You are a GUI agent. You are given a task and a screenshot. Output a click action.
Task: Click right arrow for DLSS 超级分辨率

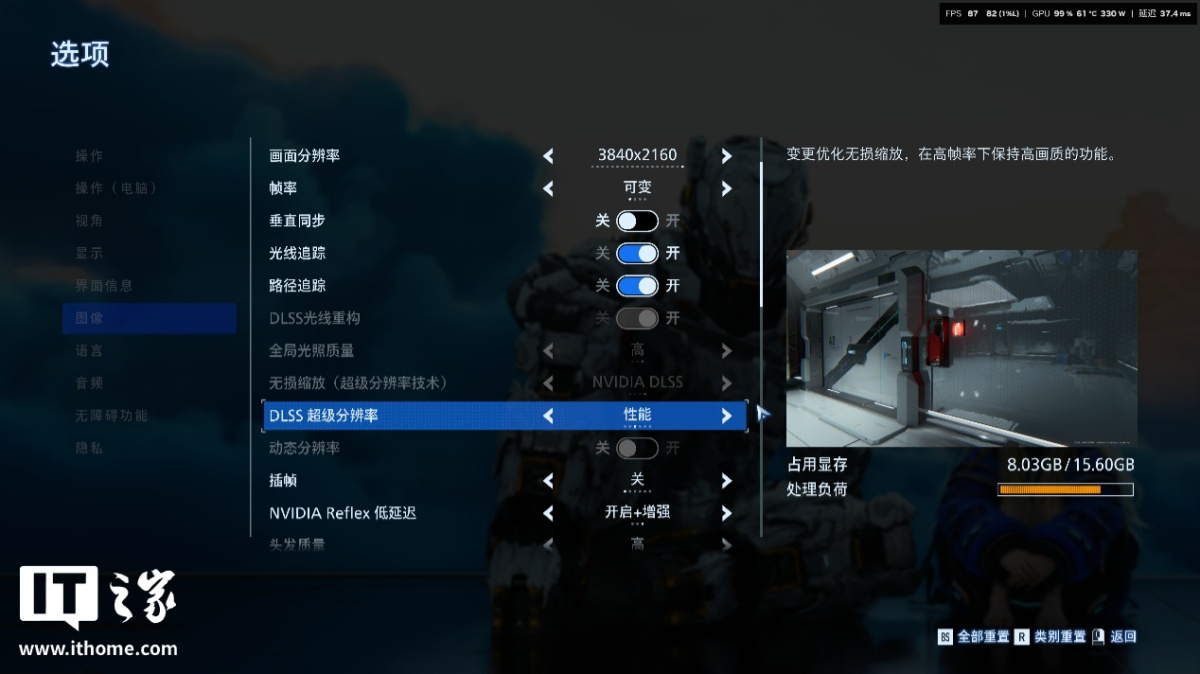tap(726, 416)
